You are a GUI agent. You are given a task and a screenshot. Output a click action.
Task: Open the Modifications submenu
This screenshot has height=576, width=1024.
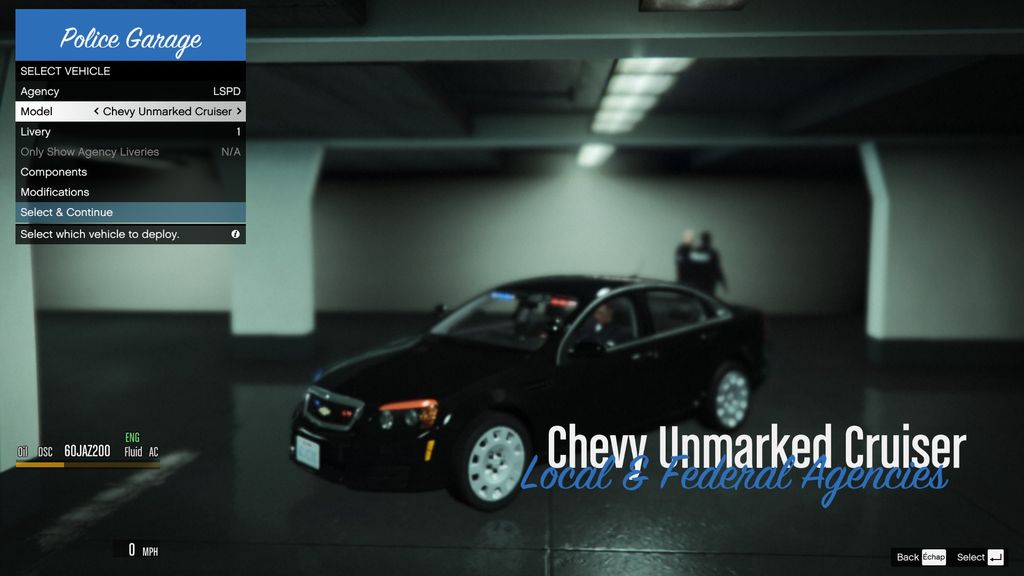(x=130, y=192)
